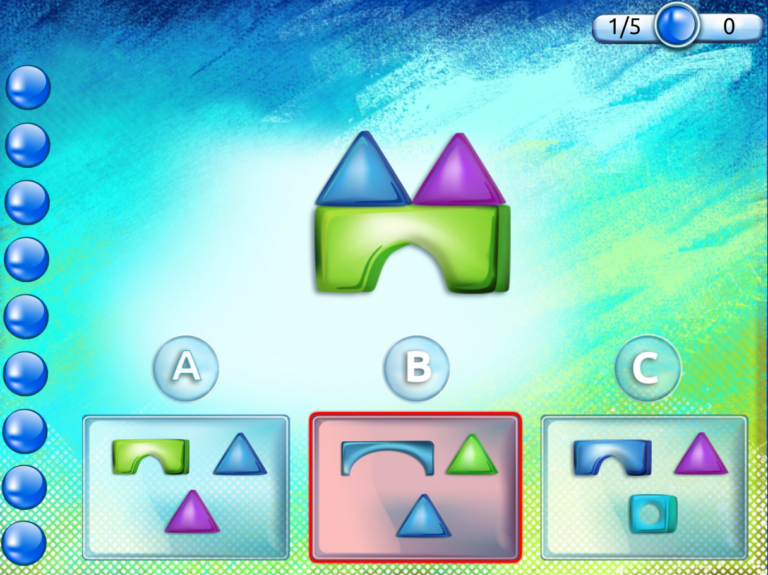Choose answer bubble C
Screen dimensions: 768x575
click(647, 368)
